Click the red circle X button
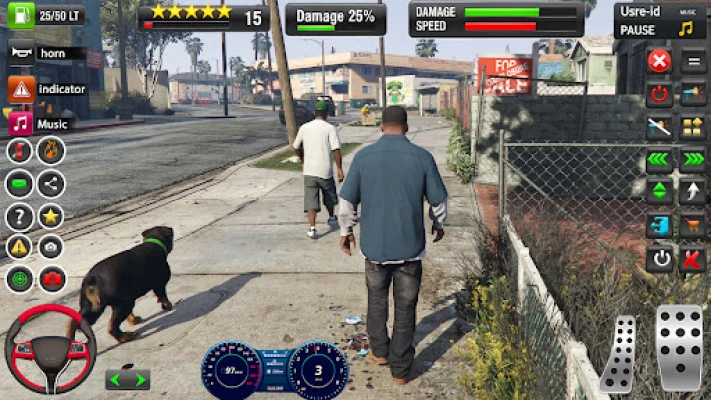This screenshot has width=711, height=400. [659, 61]
